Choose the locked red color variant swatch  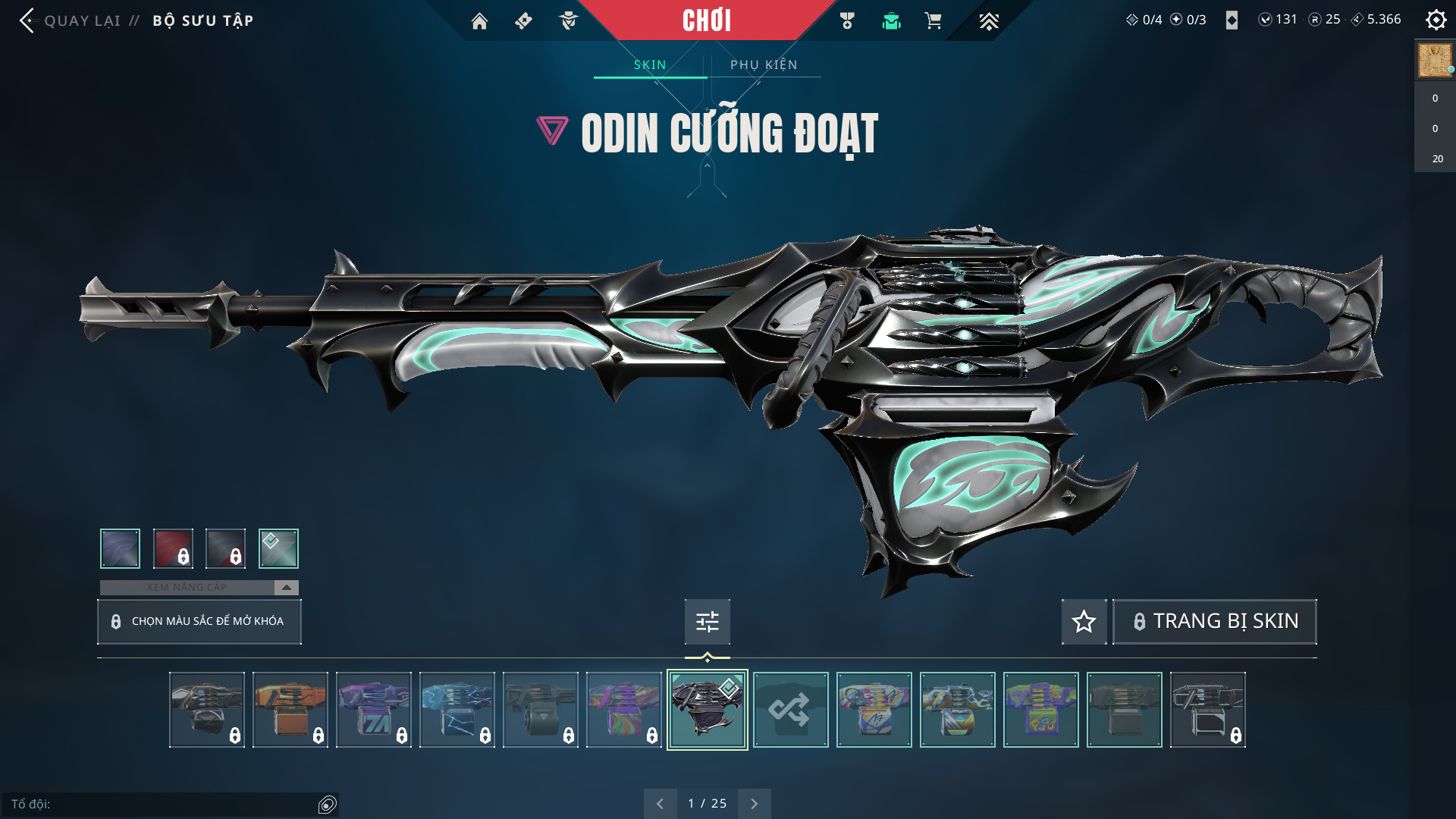(x=173, y=548)
